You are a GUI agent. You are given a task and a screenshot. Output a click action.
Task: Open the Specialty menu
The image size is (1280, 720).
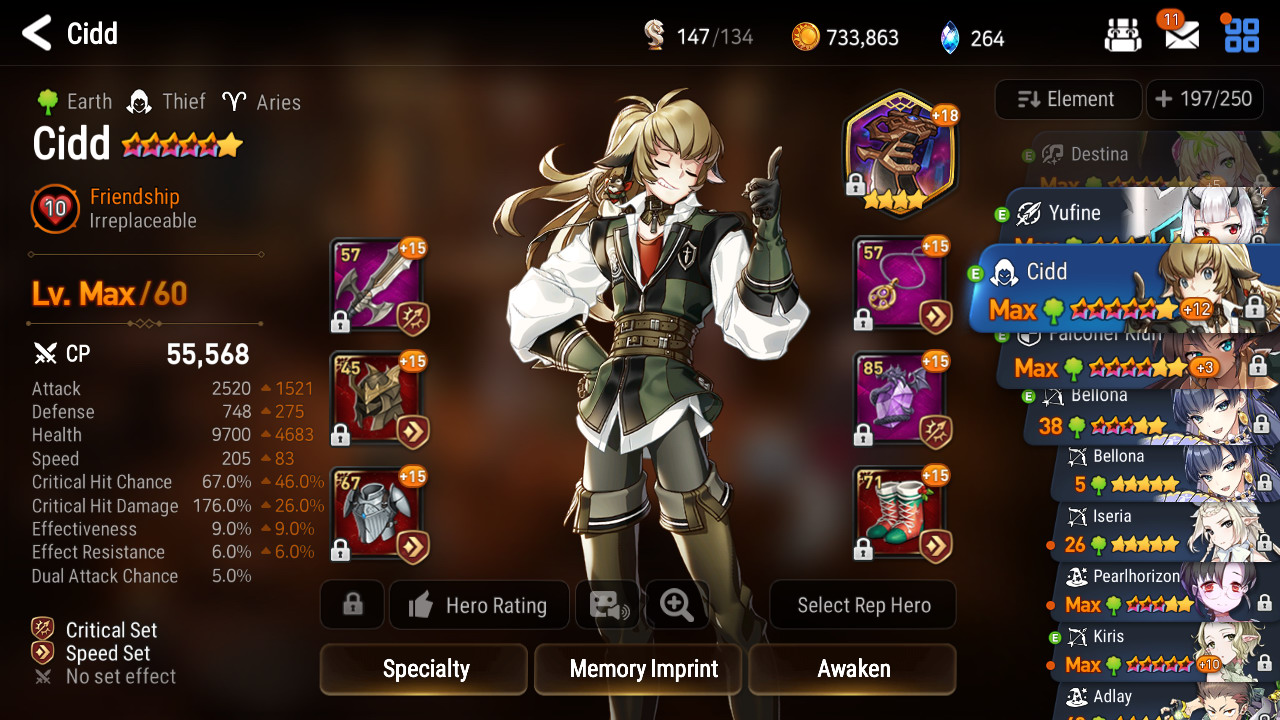click(424, 669)
